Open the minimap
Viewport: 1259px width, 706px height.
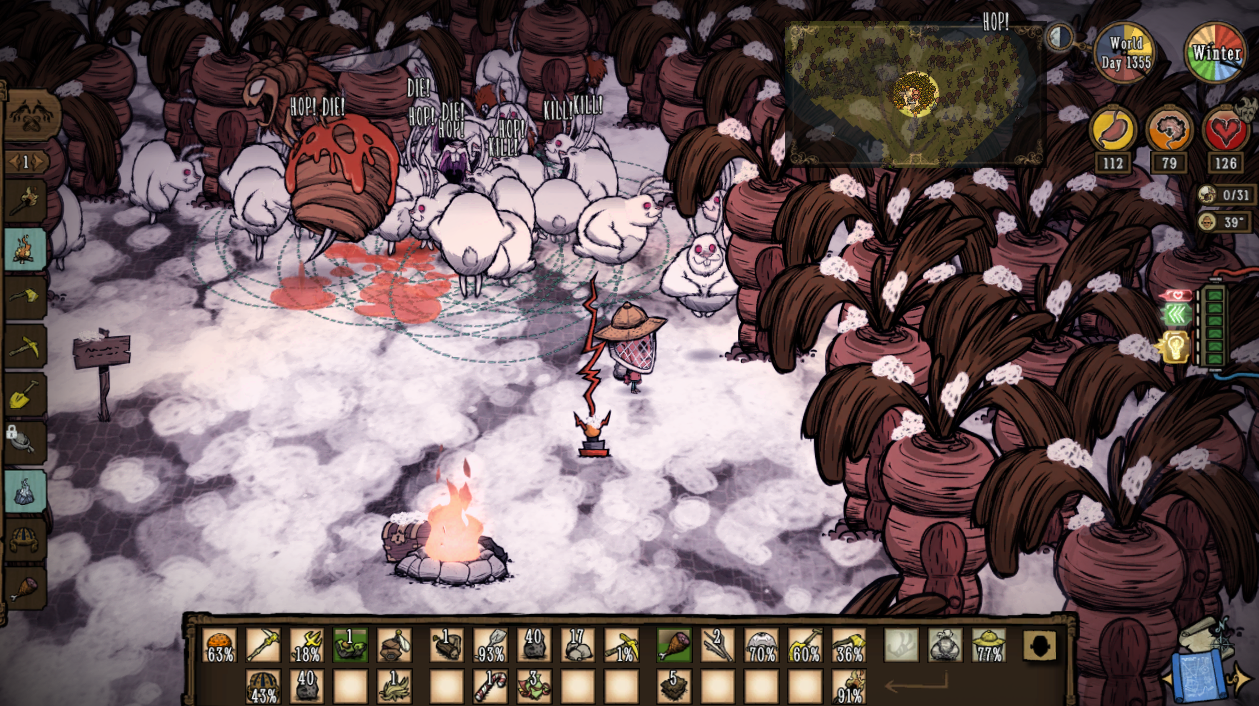point(914,95)
